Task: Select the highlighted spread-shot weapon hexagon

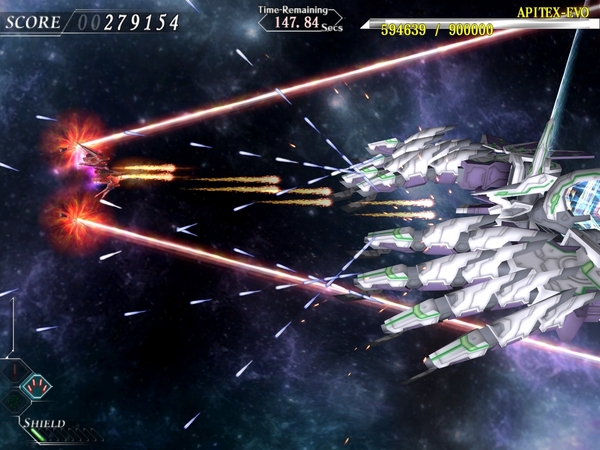Action: 36,386
